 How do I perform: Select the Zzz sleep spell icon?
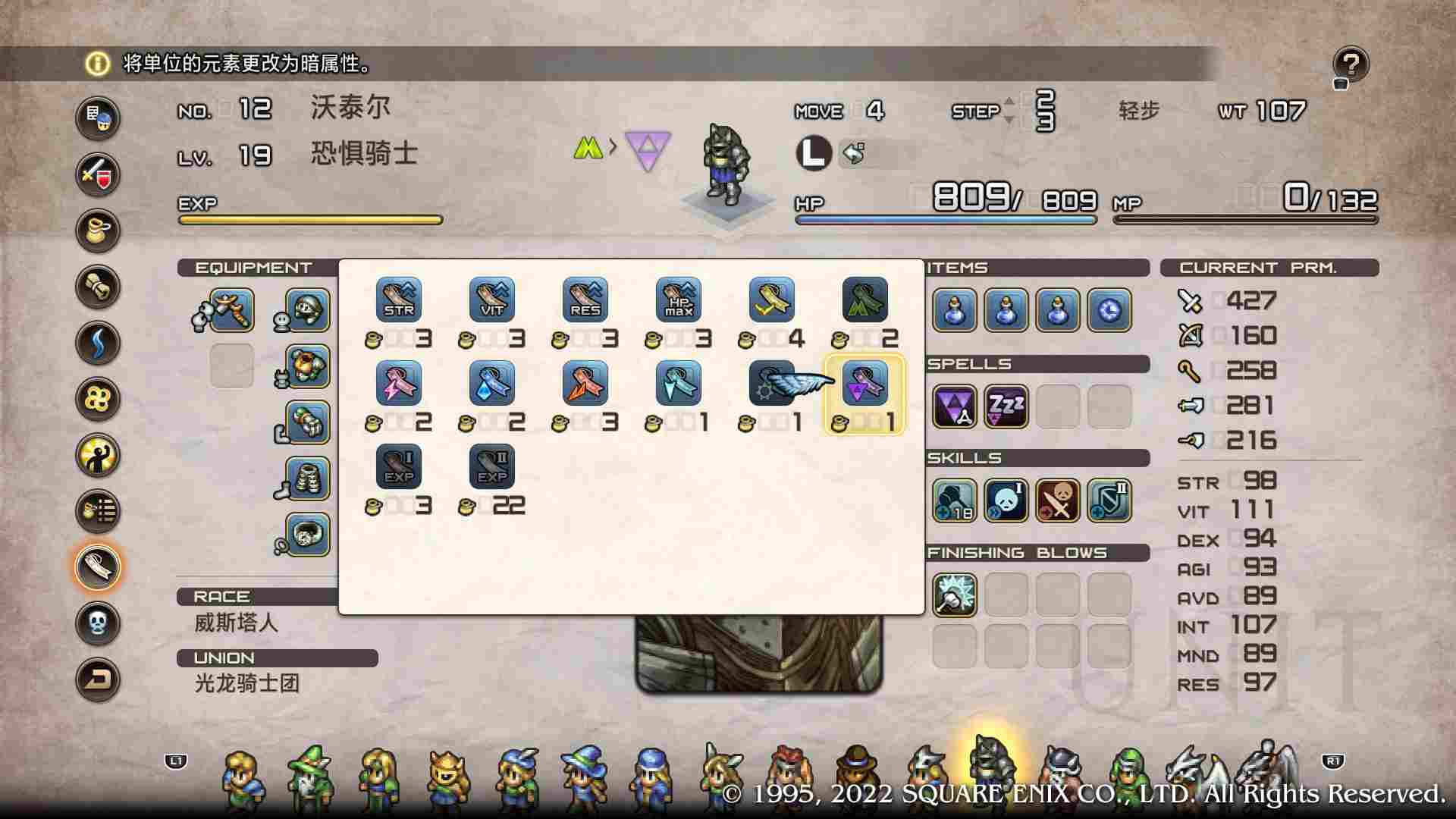click(1006, 406)
